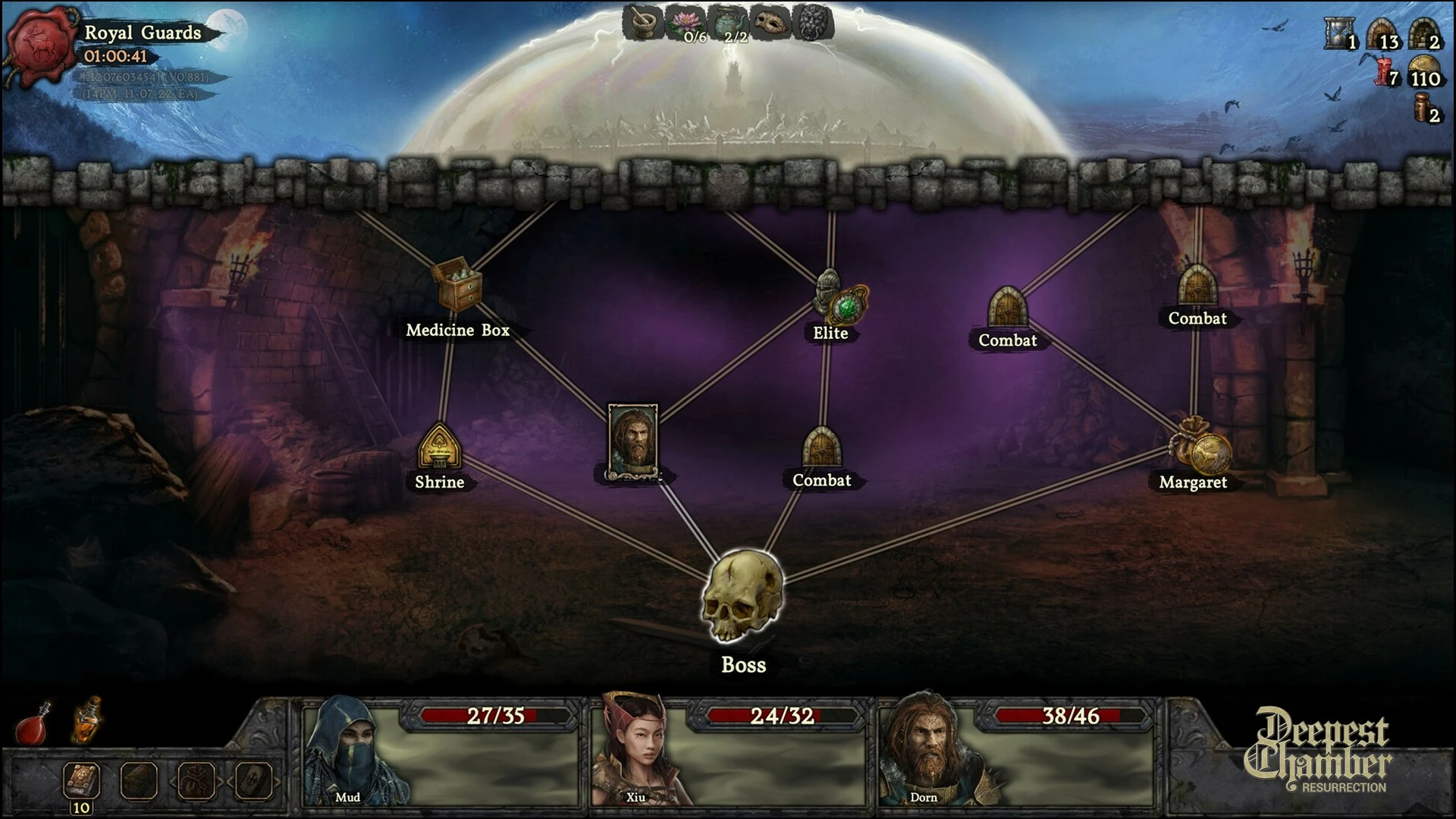1456x819 pixels.
Task: Click the bearded hero portrait map marker
Action: (632, 440)
